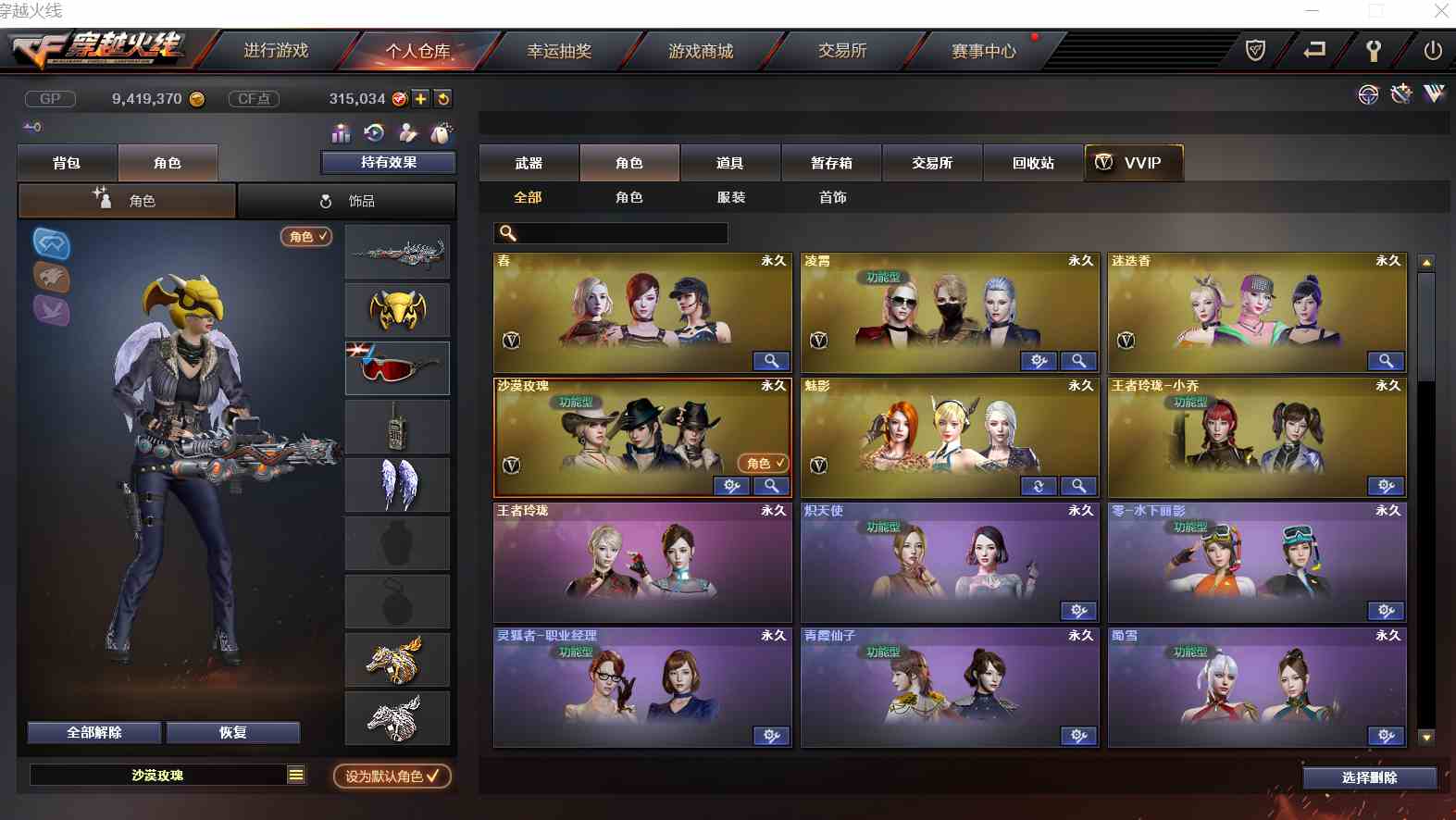Click the crosshair targeting icon at top right

[1367, 93]
